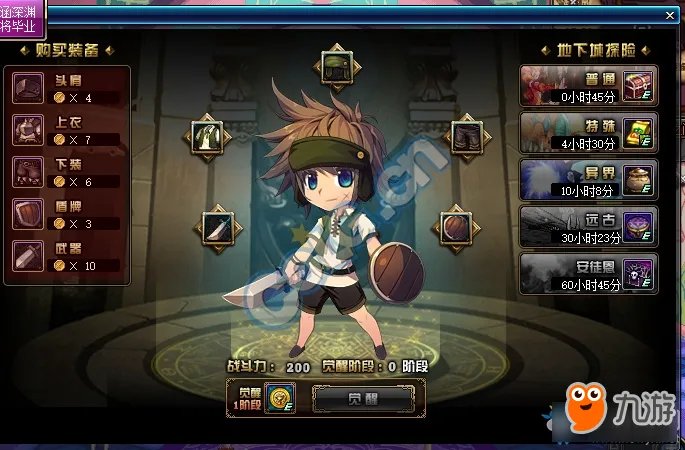Click the 觉醒 awaken button
Image resolution: width=685 pixels, height=450 pixels.
point(362,400)
